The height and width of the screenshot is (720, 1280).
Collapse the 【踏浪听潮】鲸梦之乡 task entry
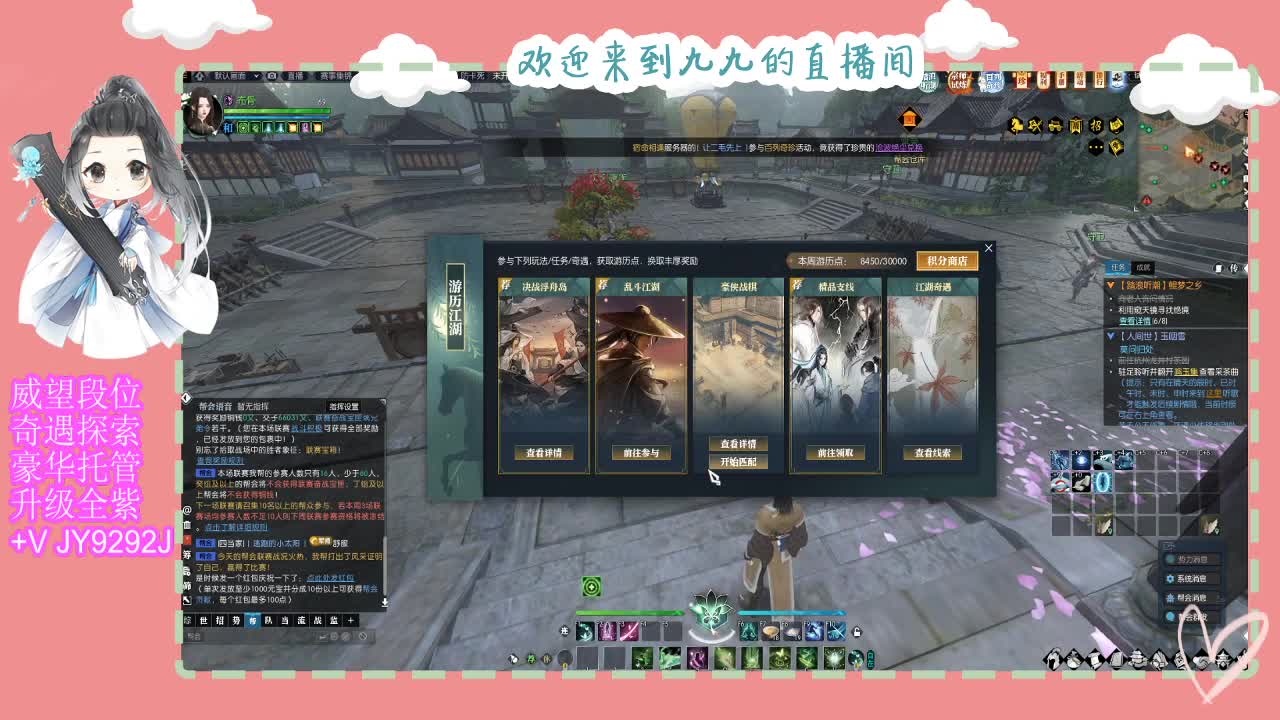1111,285
